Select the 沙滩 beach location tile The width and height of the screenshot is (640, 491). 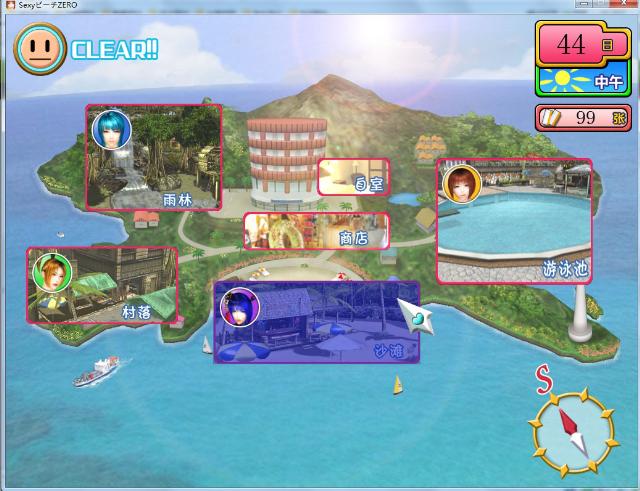click(x=316, y=322)
